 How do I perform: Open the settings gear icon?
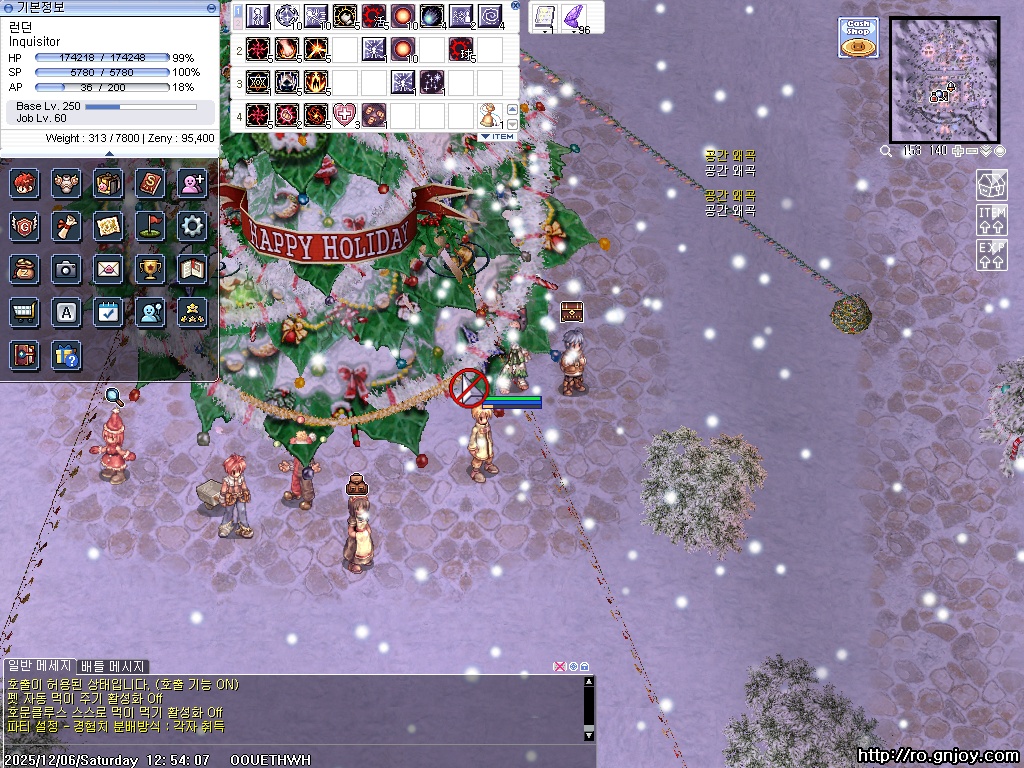pos(193,226)
